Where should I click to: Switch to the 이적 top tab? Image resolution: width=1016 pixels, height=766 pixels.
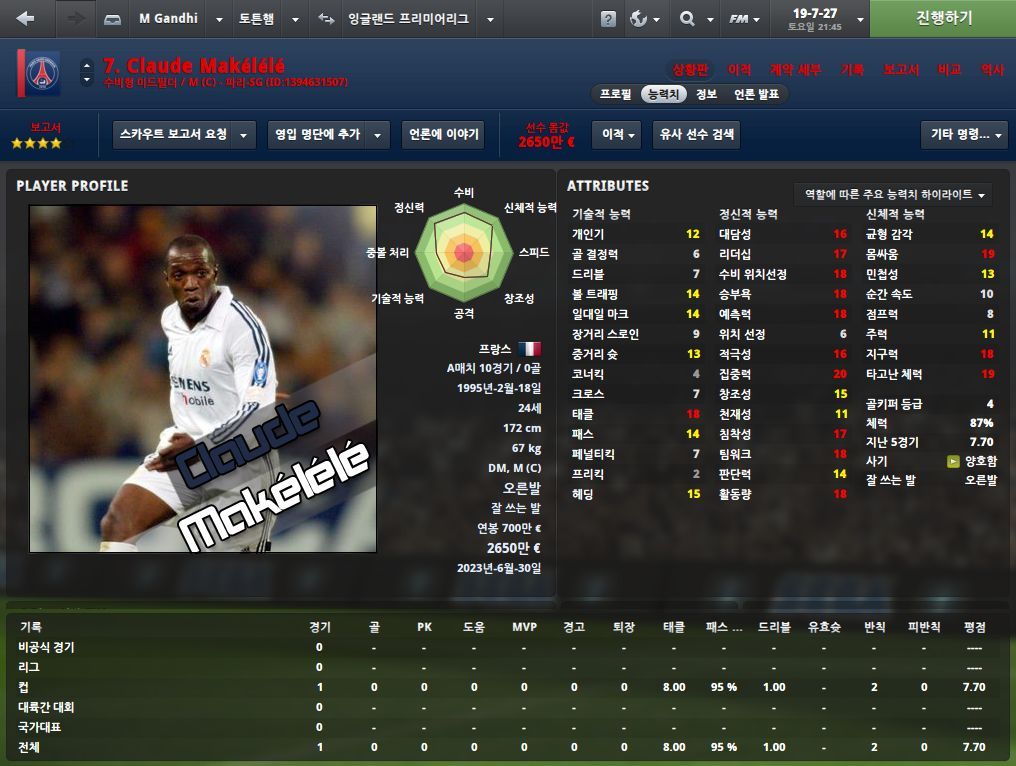point(739,70)
